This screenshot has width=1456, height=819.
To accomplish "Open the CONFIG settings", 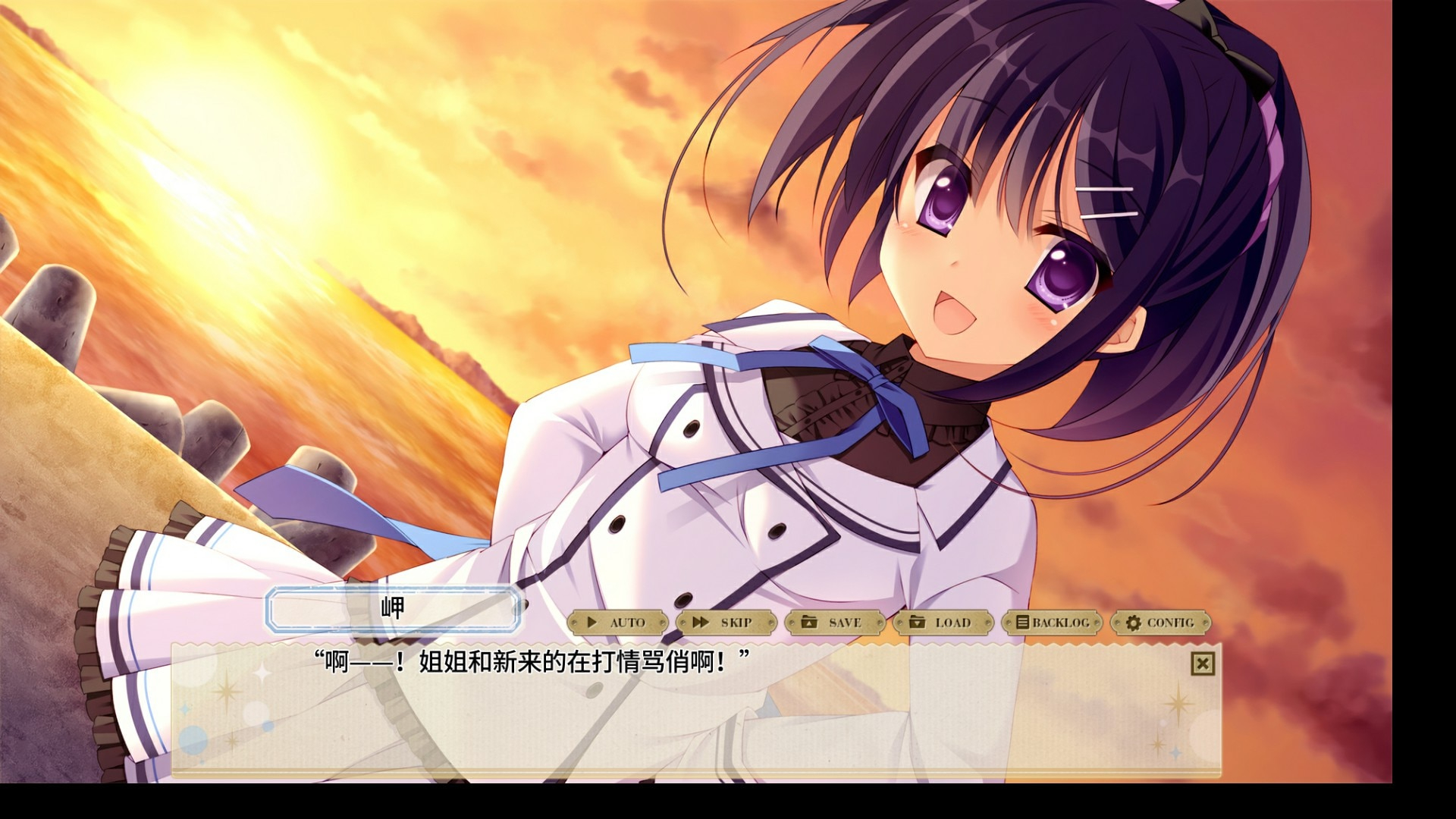I will (1160, 623).
